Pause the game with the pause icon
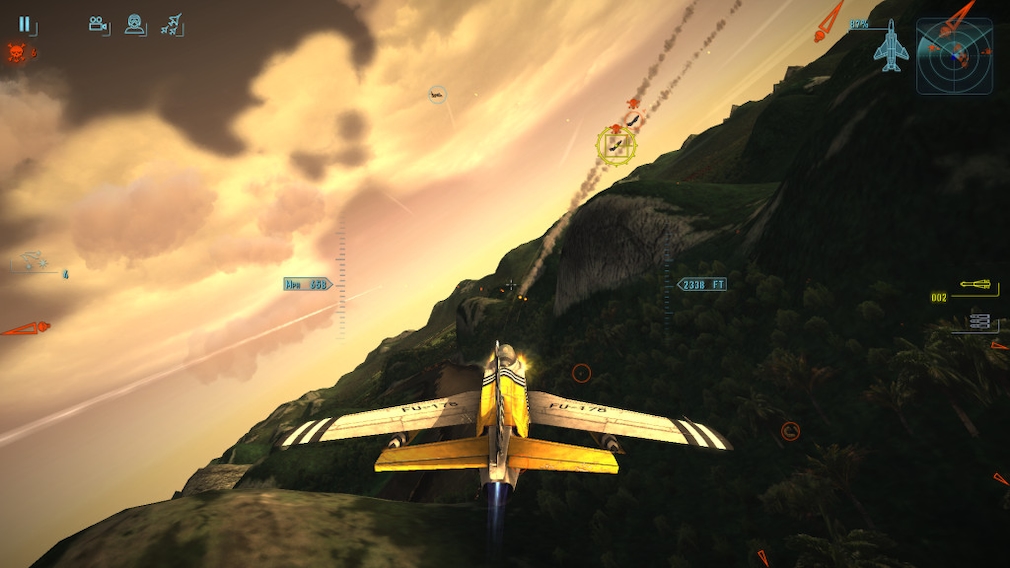Viewport: 1010px width, 568px height. pos(25,25)
